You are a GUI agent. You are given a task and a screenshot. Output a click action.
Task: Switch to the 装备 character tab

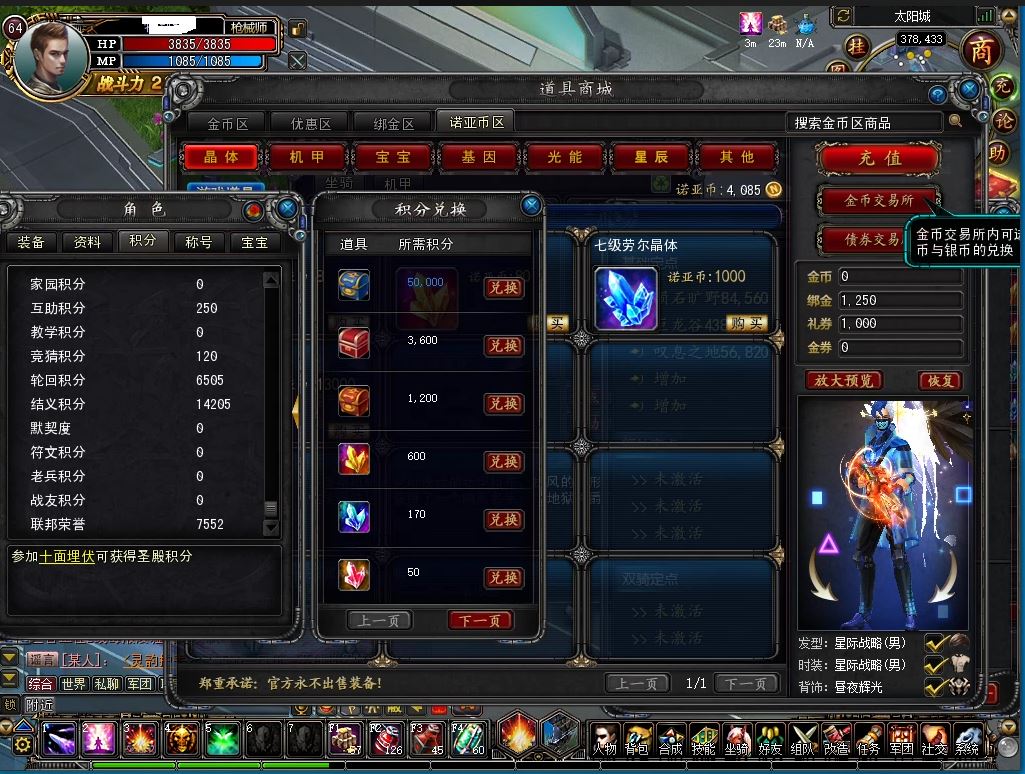[31, 242]
